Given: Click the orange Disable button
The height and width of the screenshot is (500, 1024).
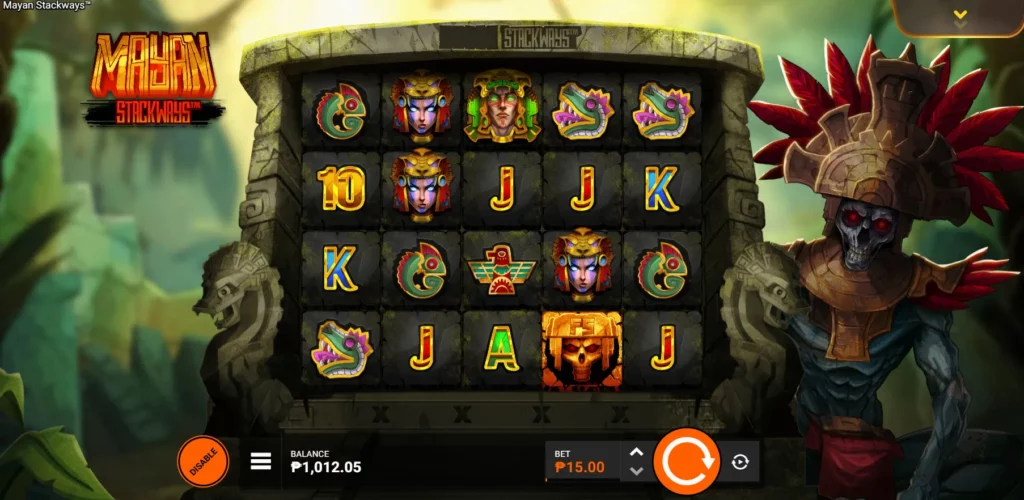Looking at the screenshot, I should pos(203,461).
